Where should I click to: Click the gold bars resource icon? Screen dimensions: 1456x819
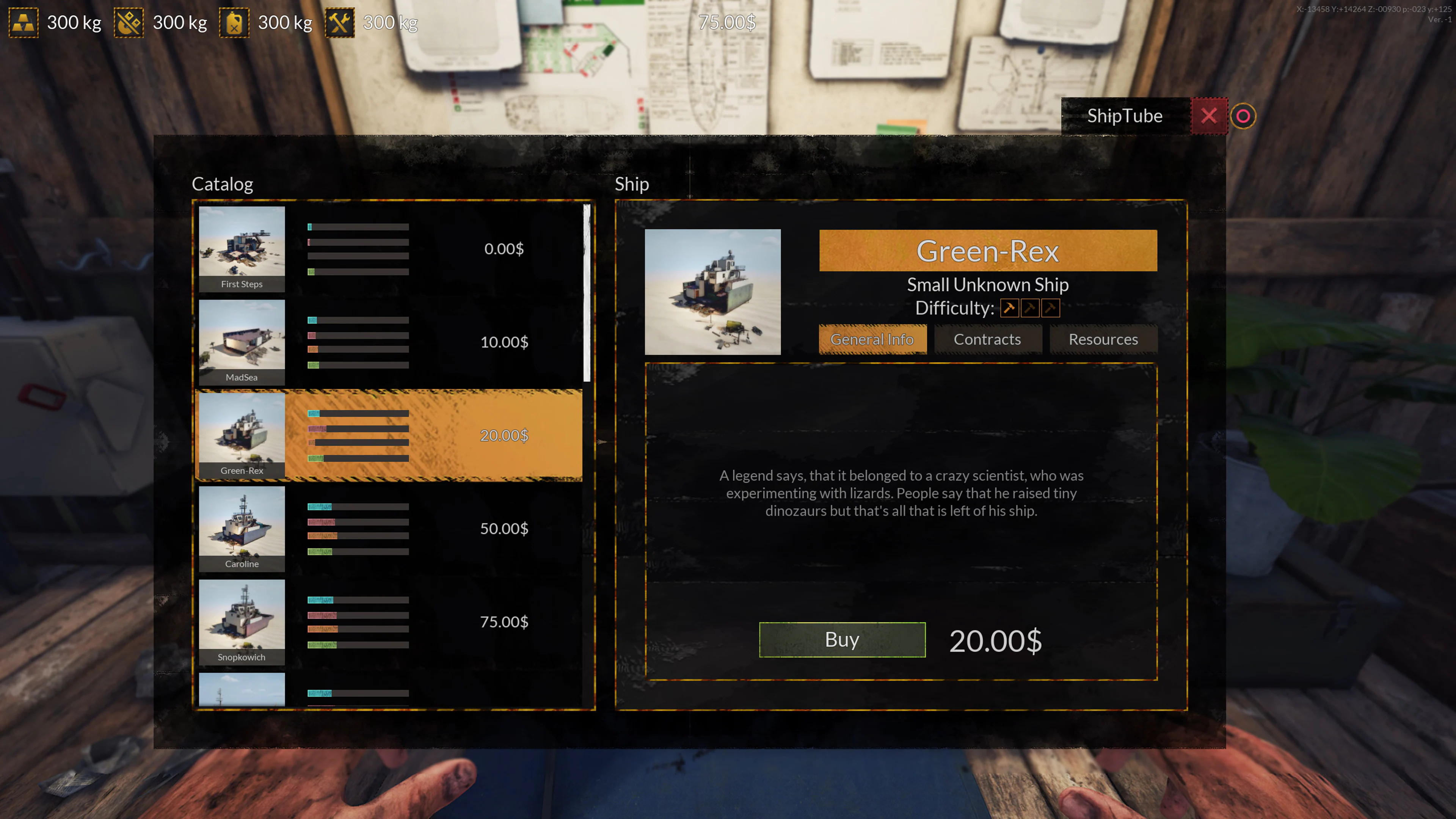[x=24, y=23]
